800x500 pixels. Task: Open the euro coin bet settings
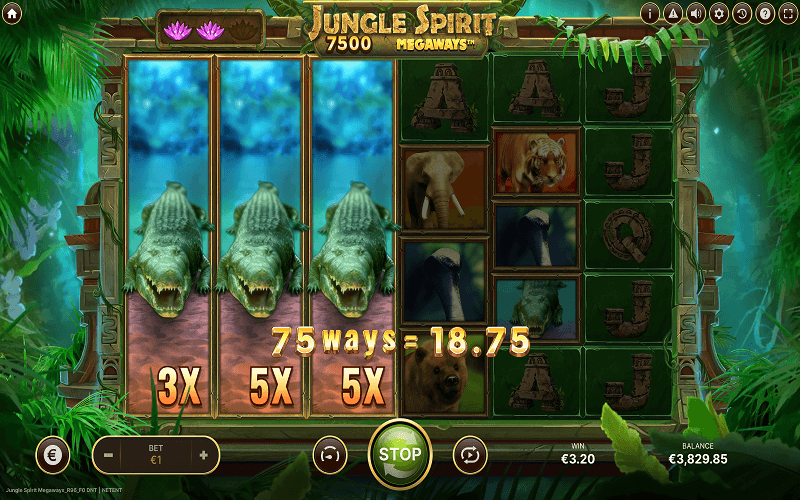point(53,454)
